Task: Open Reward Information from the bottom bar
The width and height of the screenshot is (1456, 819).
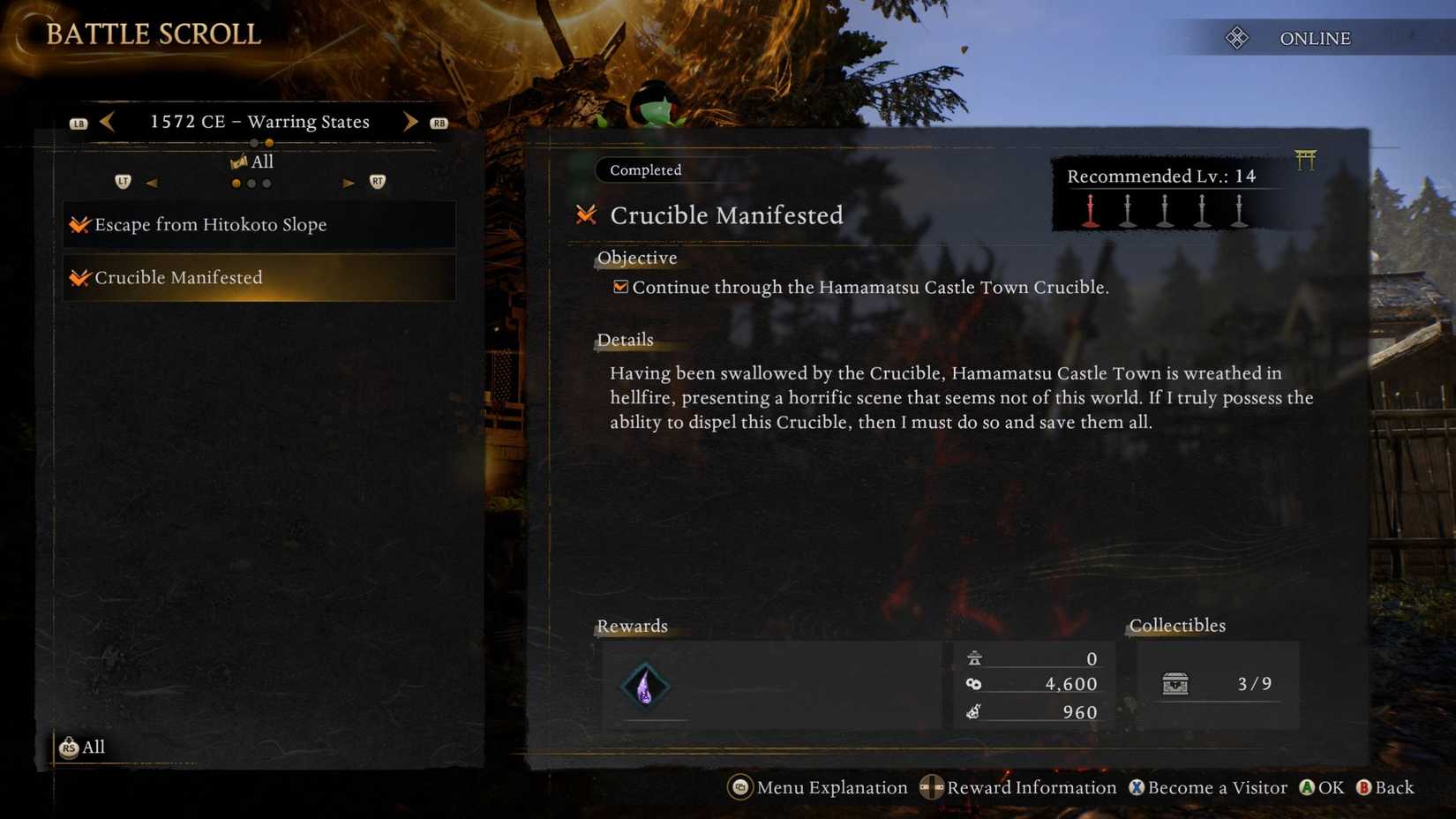Action: [1031, 788]
